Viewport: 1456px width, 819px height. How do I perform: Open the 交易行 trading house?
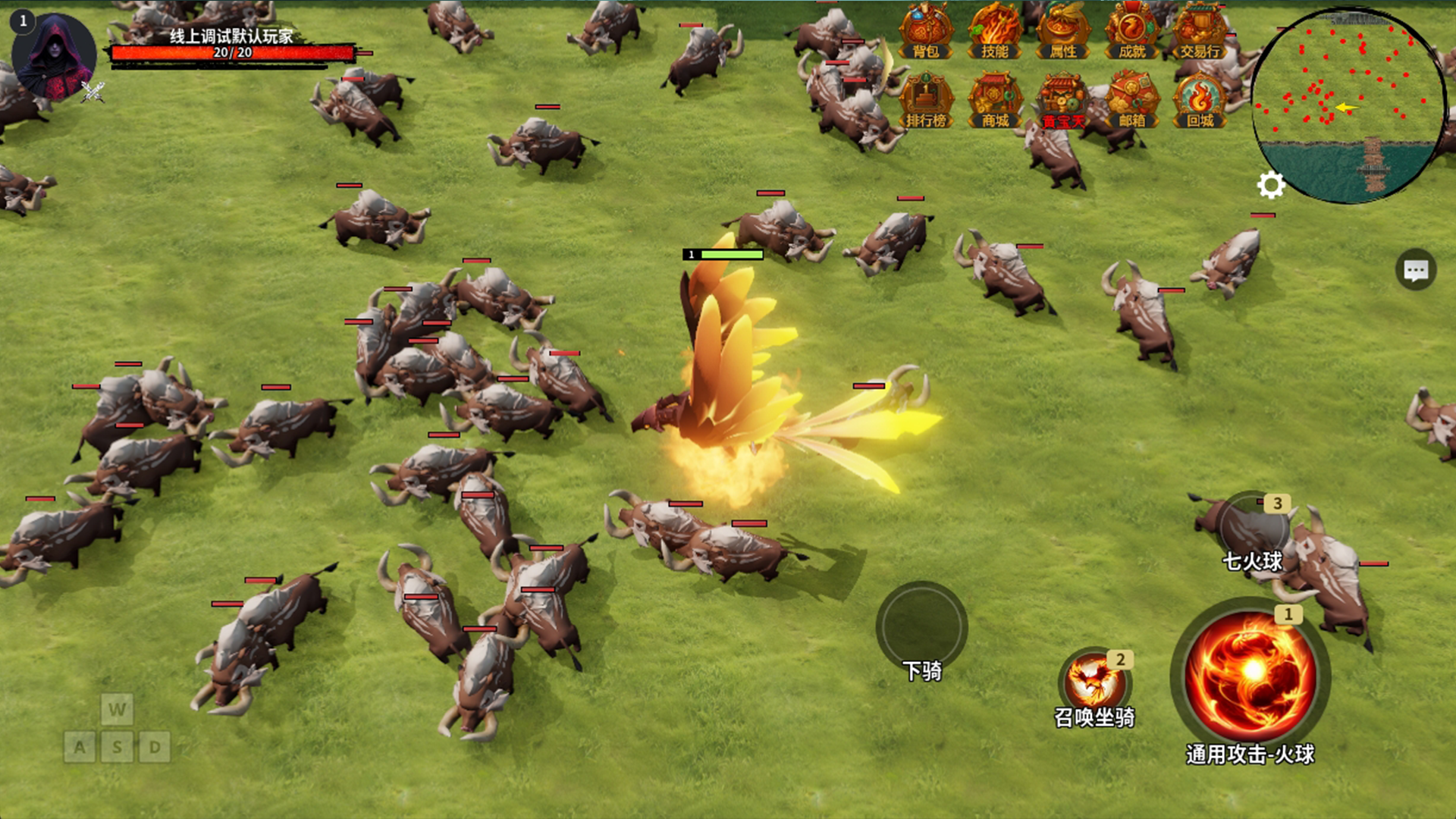tap(1200, 32)
